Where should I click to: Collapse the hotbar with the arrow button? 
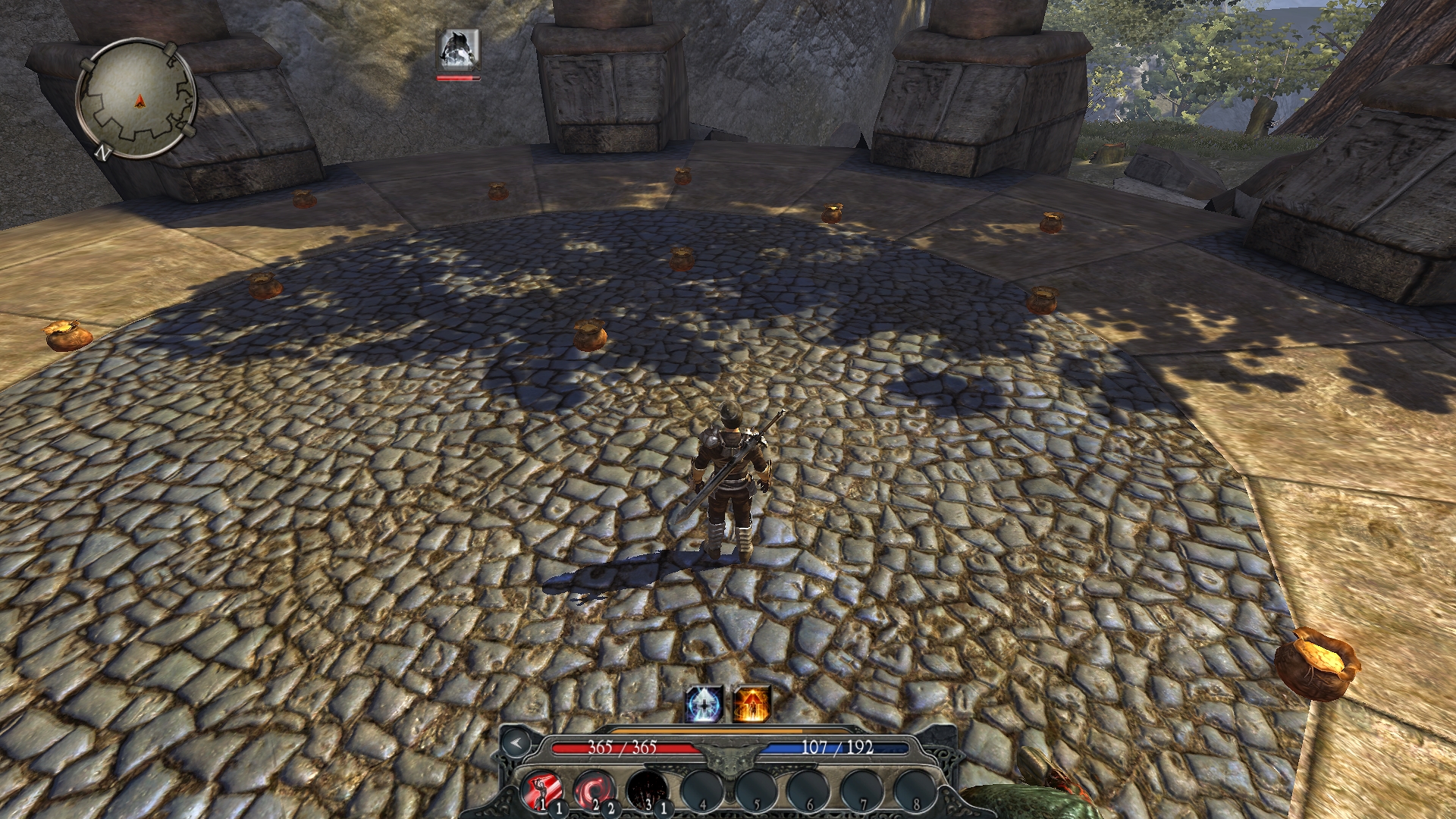(516, 743)
